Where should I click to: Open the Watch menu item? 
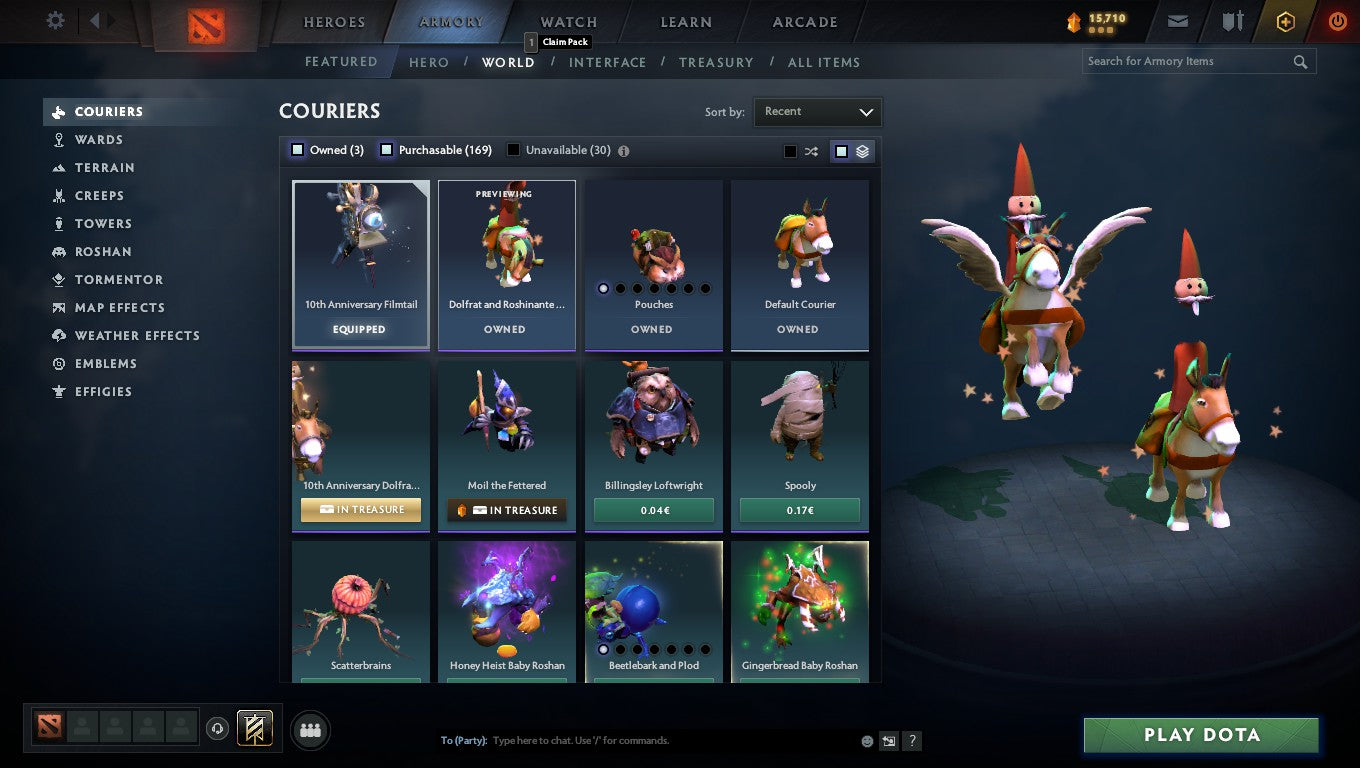coord(567,21)
